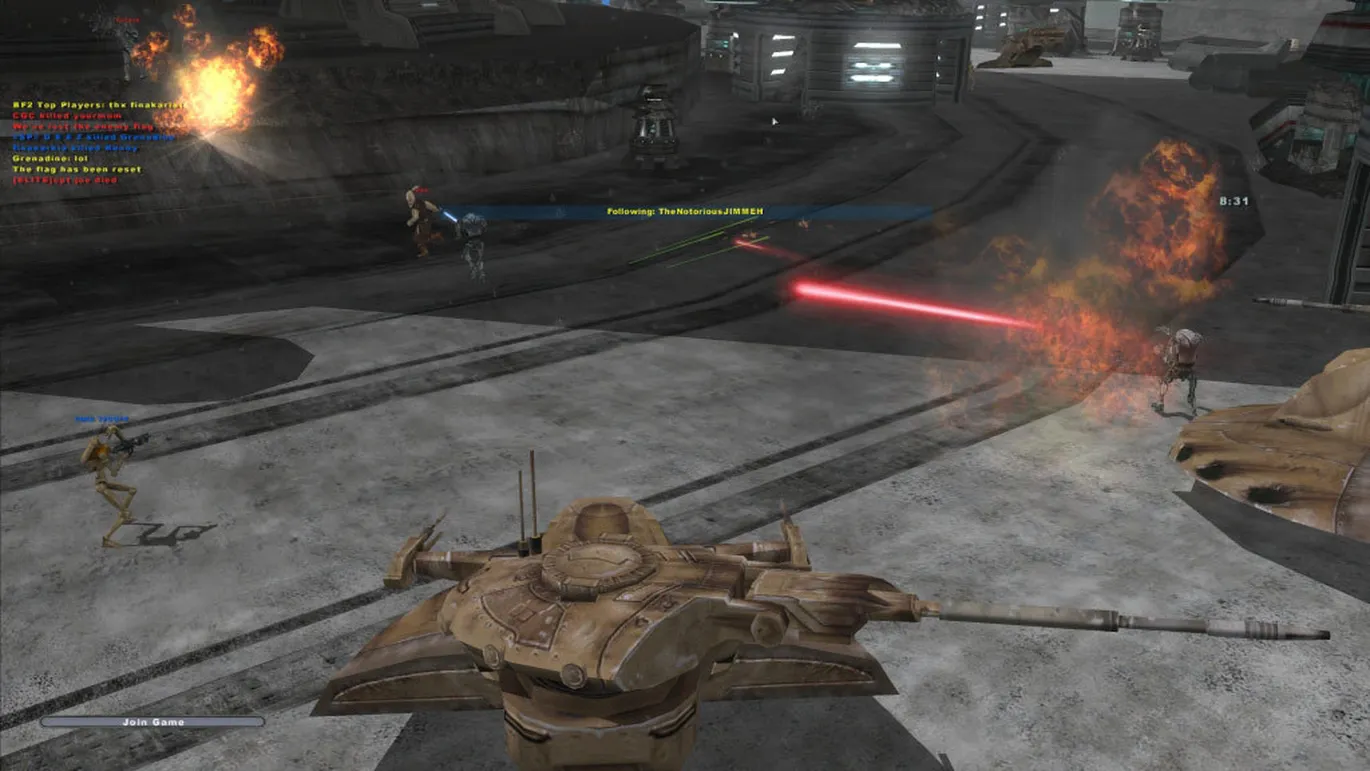Select the ELITE cpt joe died message

[66, 180]
